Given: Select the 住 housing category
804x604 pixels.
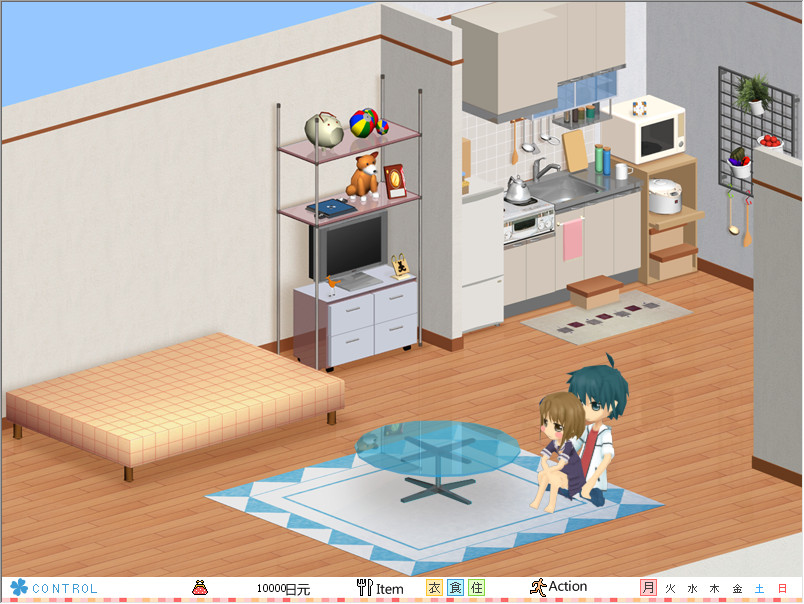Looking at the screenshot, I should (x=476, y=588).
